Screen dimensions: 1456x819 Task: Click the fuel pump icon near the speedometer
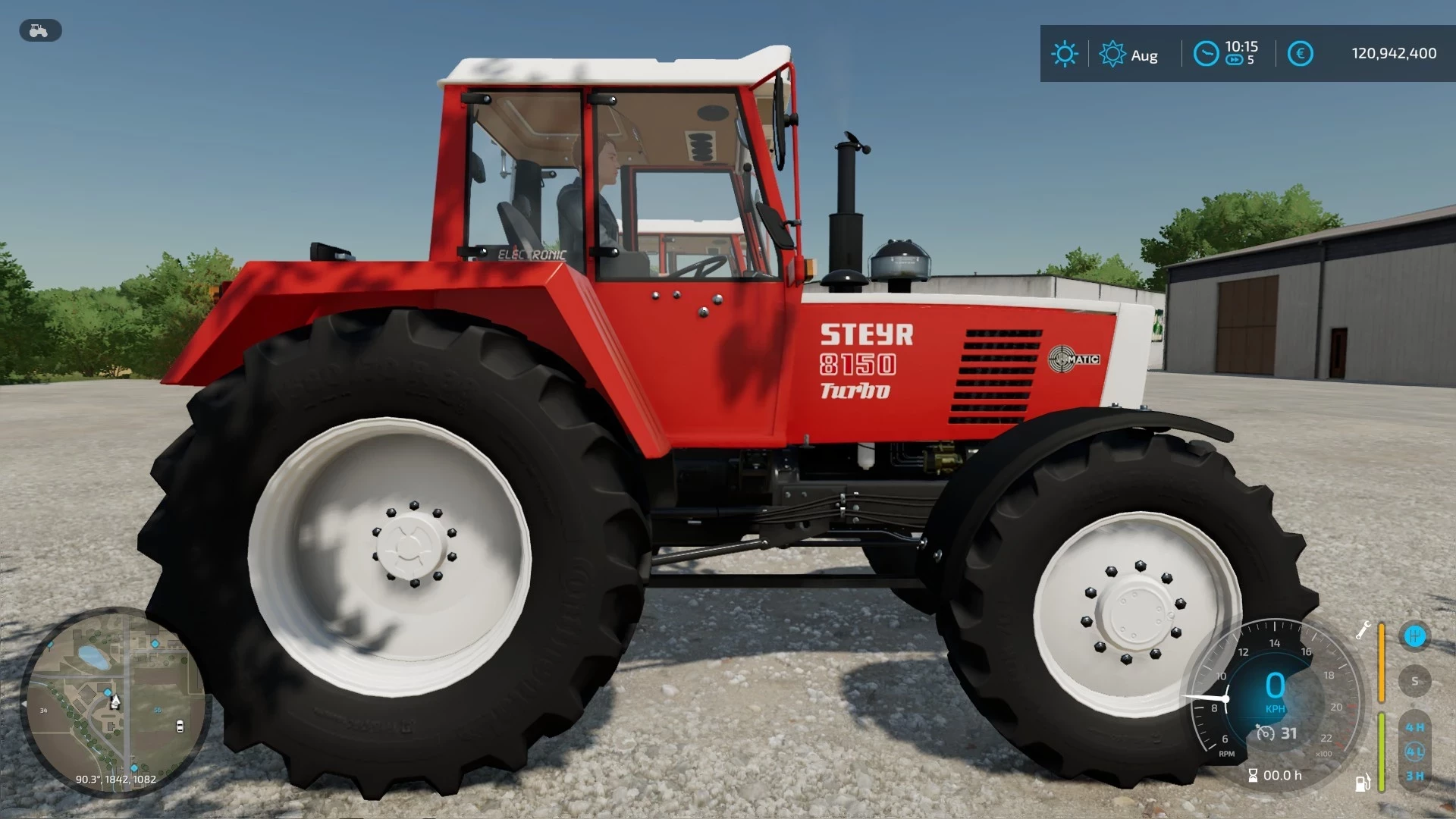(x=1363, y=783)
